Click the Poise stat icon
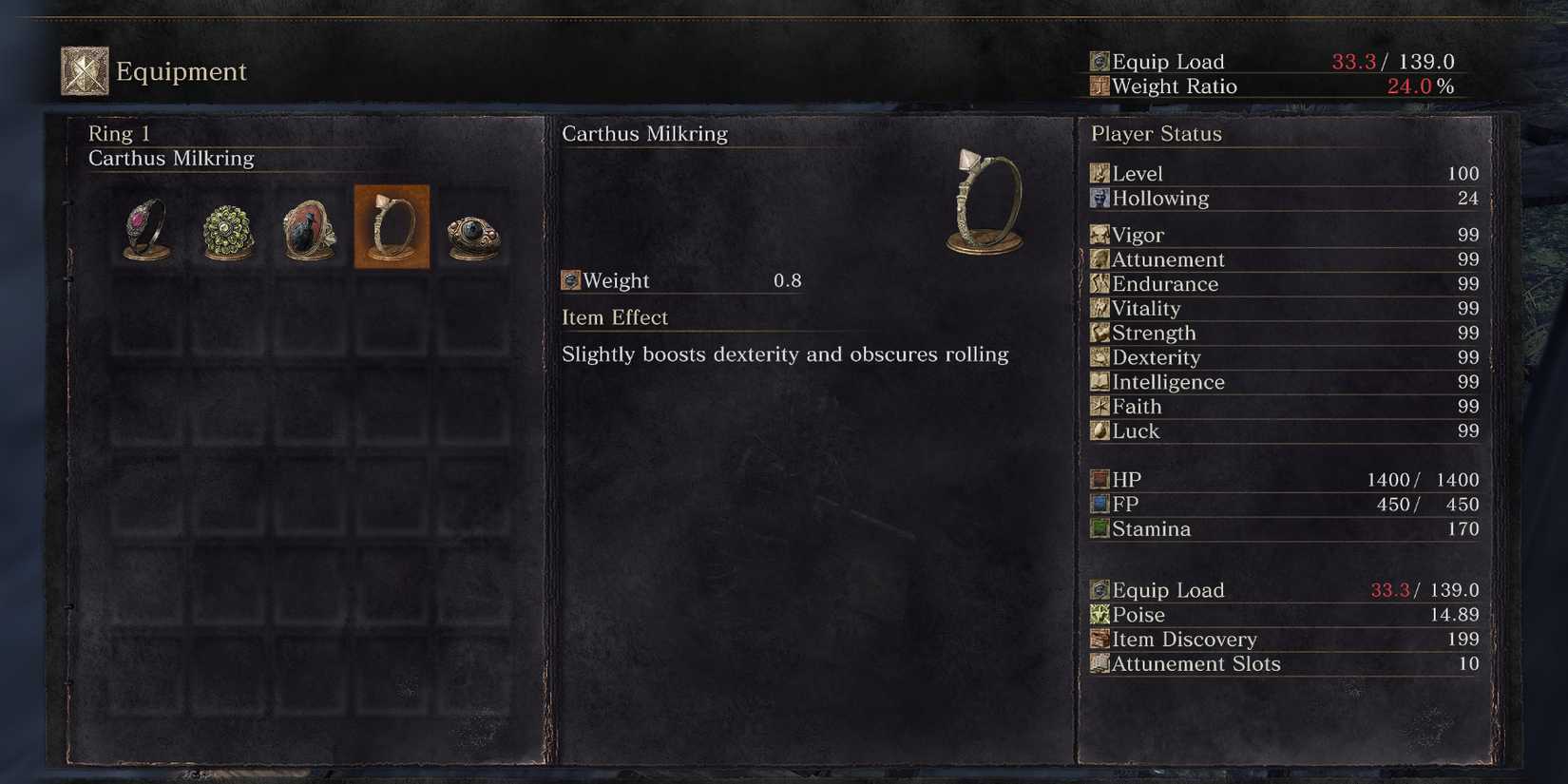 [1098, 615]
